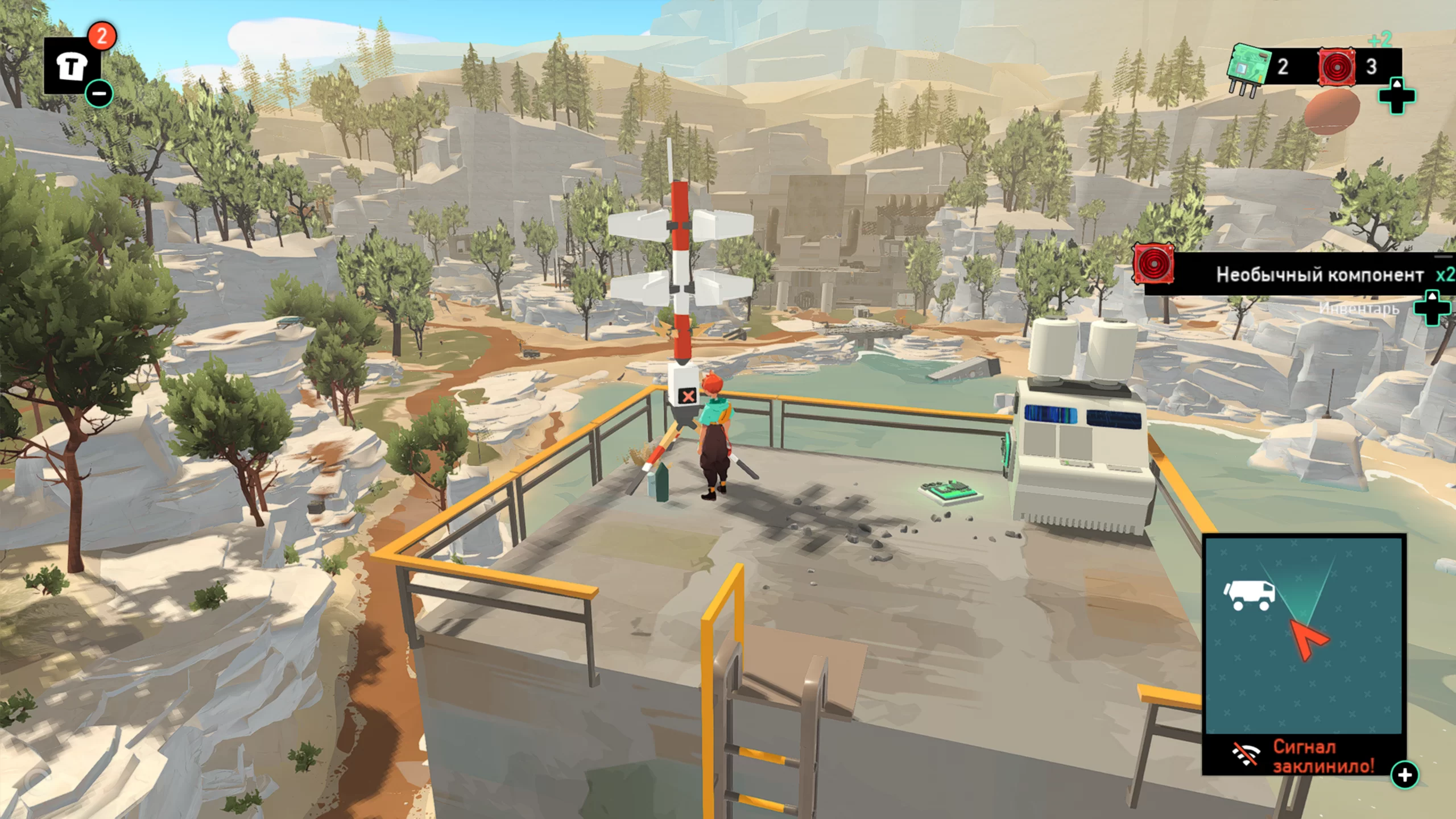Open the T-shirt outfit notification icon

(72, 67)
